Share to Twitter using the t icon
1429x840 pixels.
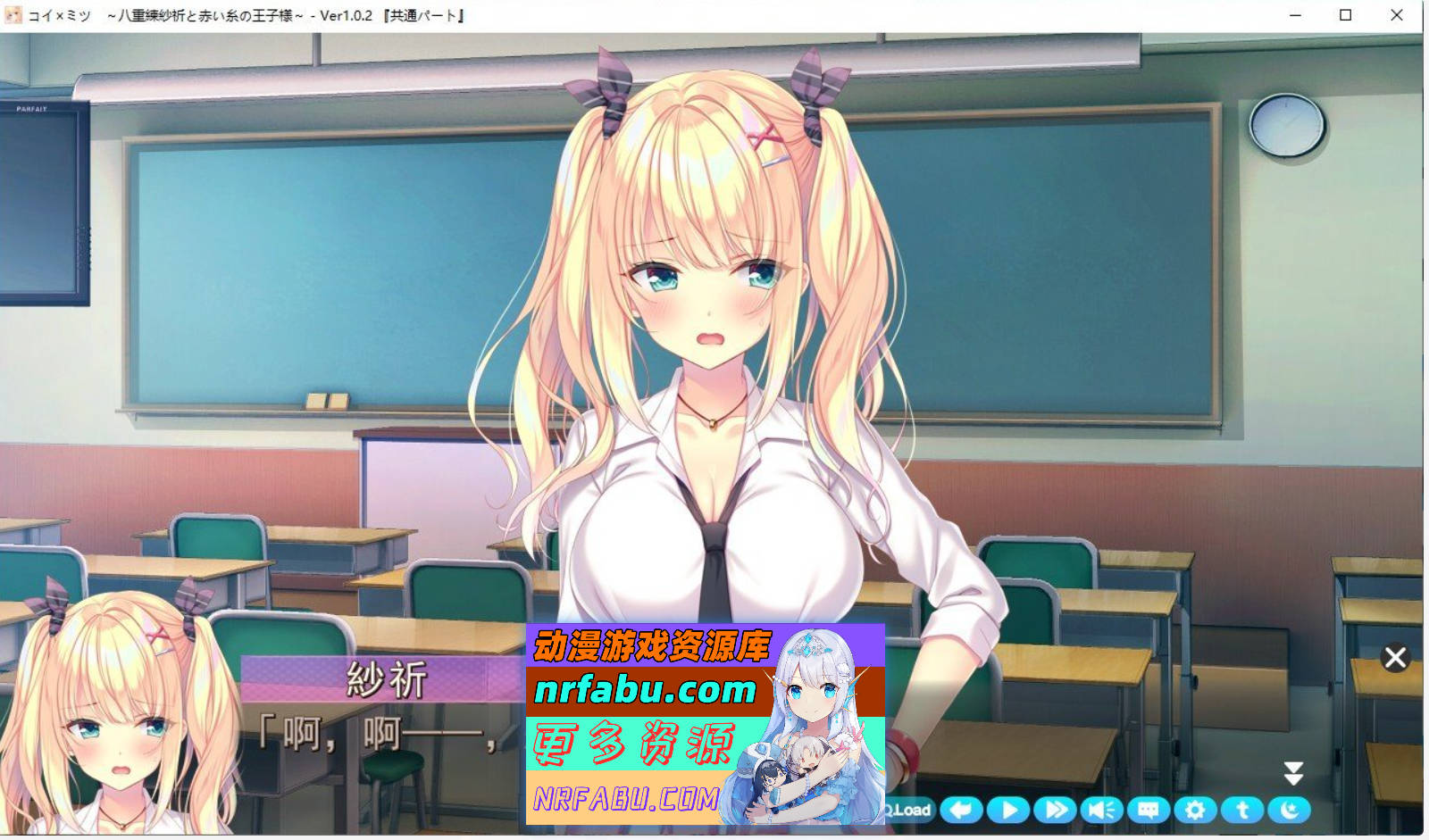[1241, 810]
